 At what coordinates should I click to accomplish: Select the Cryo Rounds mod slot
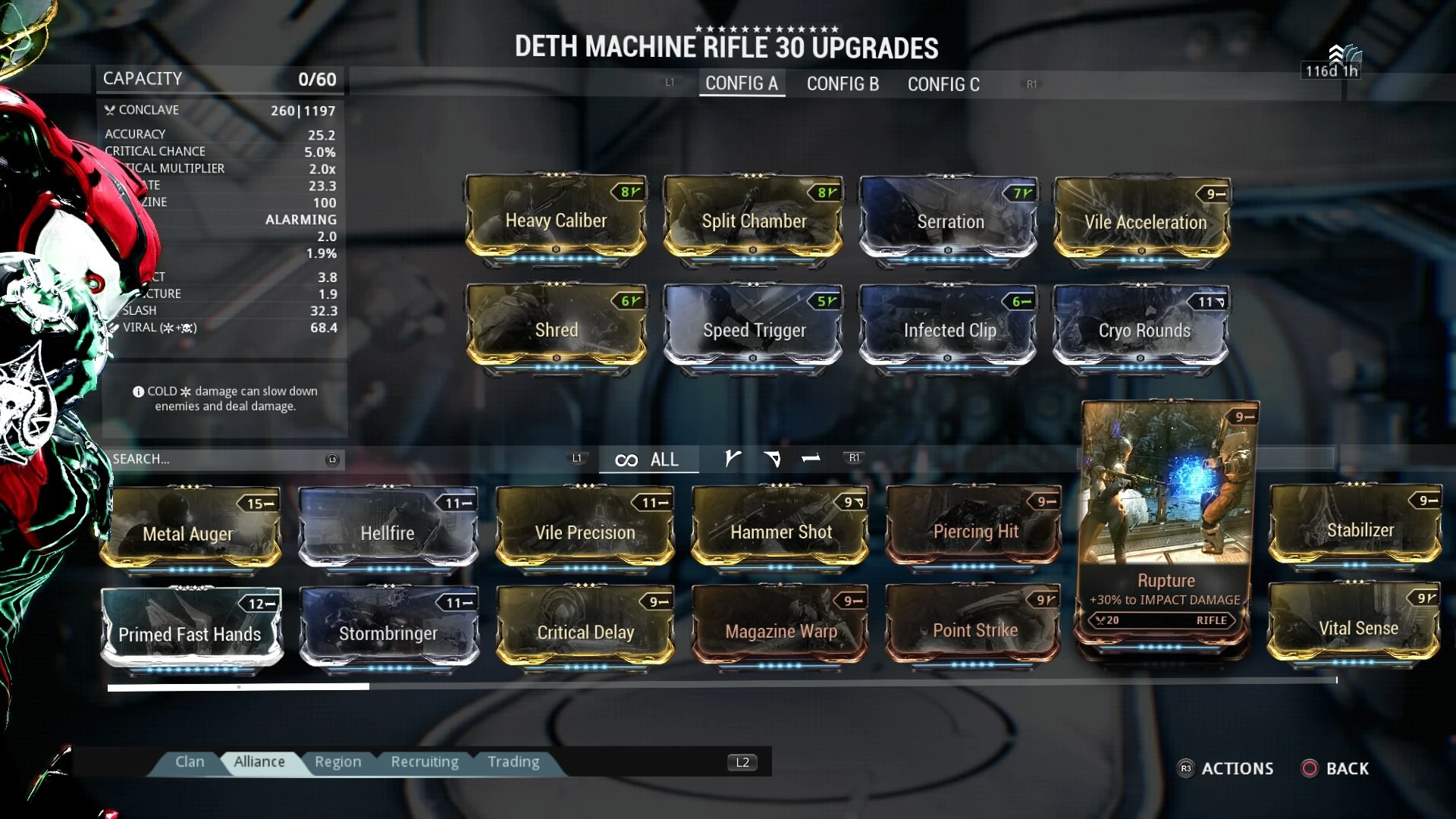[1144, 330]
